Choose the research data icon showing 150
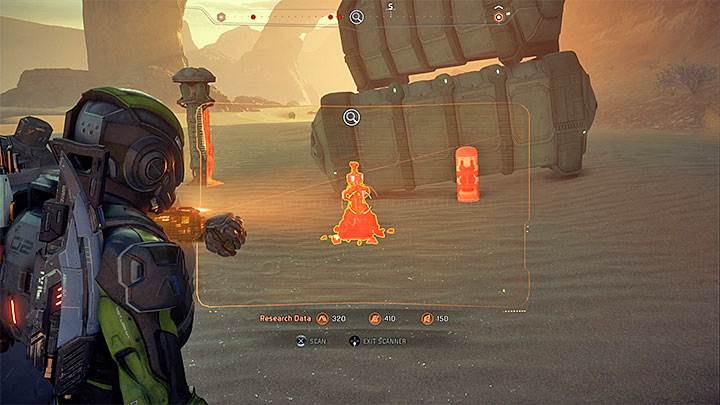720x405 pixels. point(427,319)
